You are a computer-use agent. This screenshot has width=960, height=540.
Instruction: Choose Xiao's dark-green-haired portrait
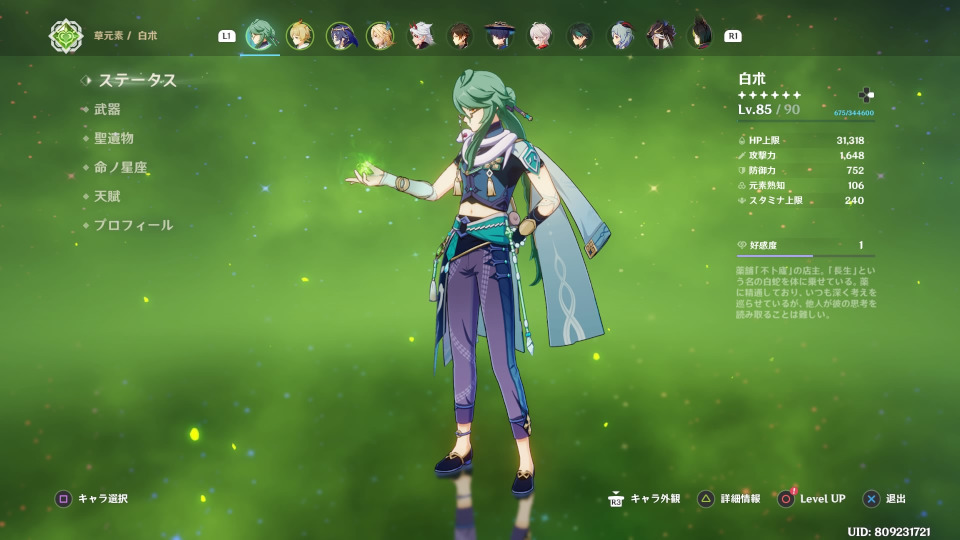(580, 36)
